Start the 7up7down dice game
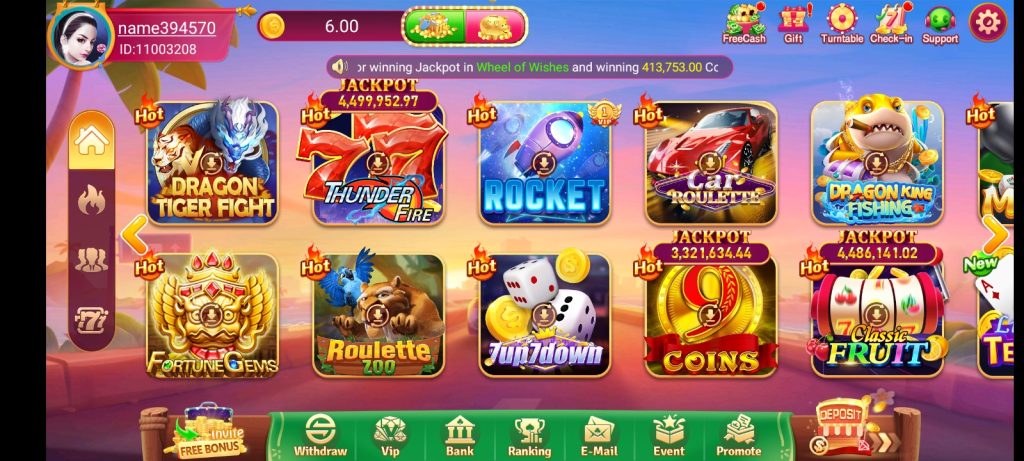 tap(544, 315)
